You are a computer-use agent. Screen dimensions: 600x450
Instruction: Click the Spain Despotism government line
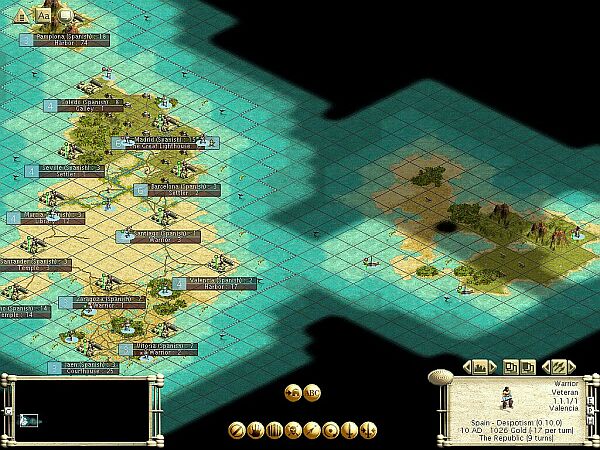[x=517, y=421]
